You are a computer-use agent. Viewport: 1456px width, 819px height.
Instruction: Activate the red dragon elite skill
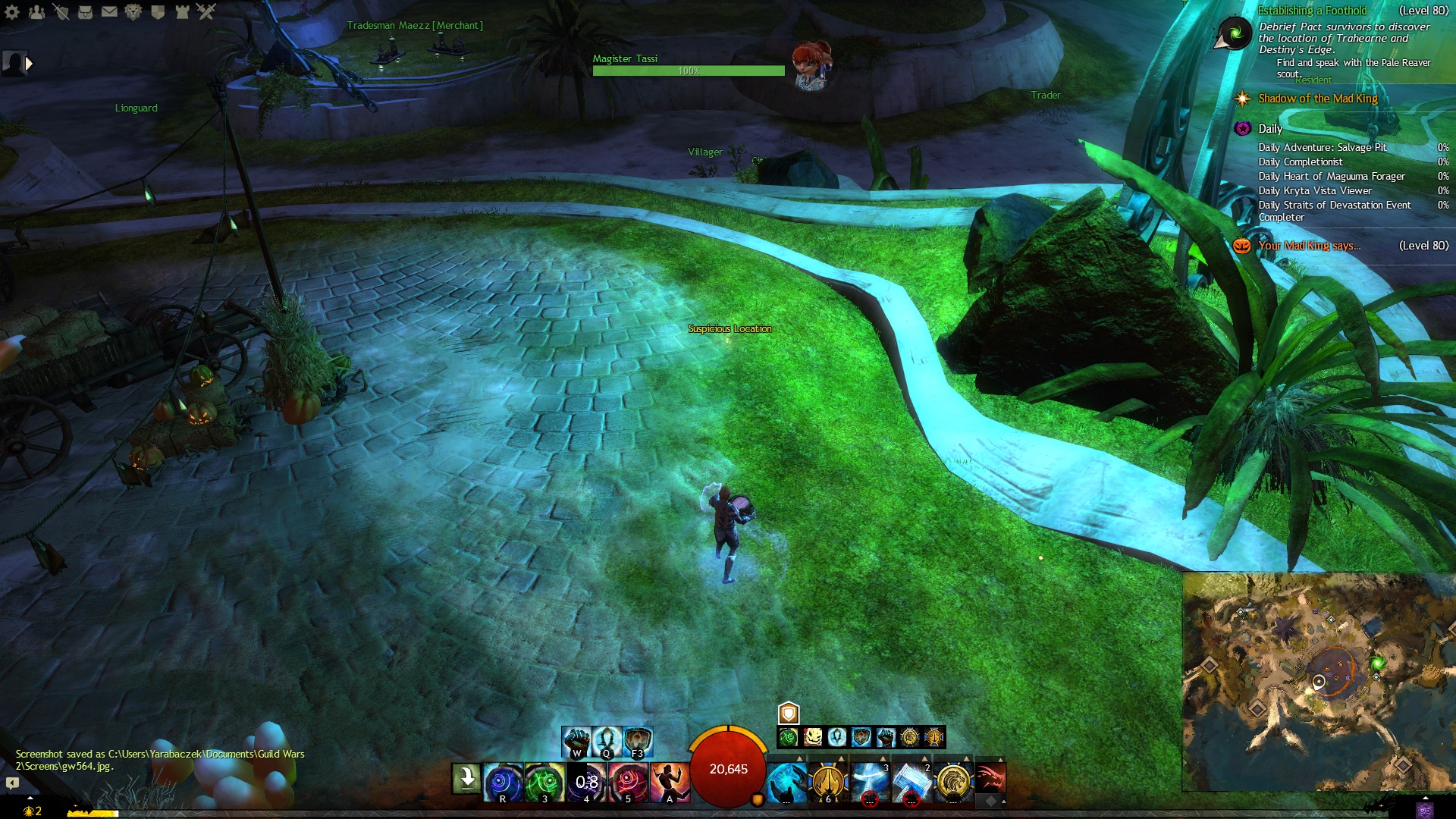click(x=990, y=778)
